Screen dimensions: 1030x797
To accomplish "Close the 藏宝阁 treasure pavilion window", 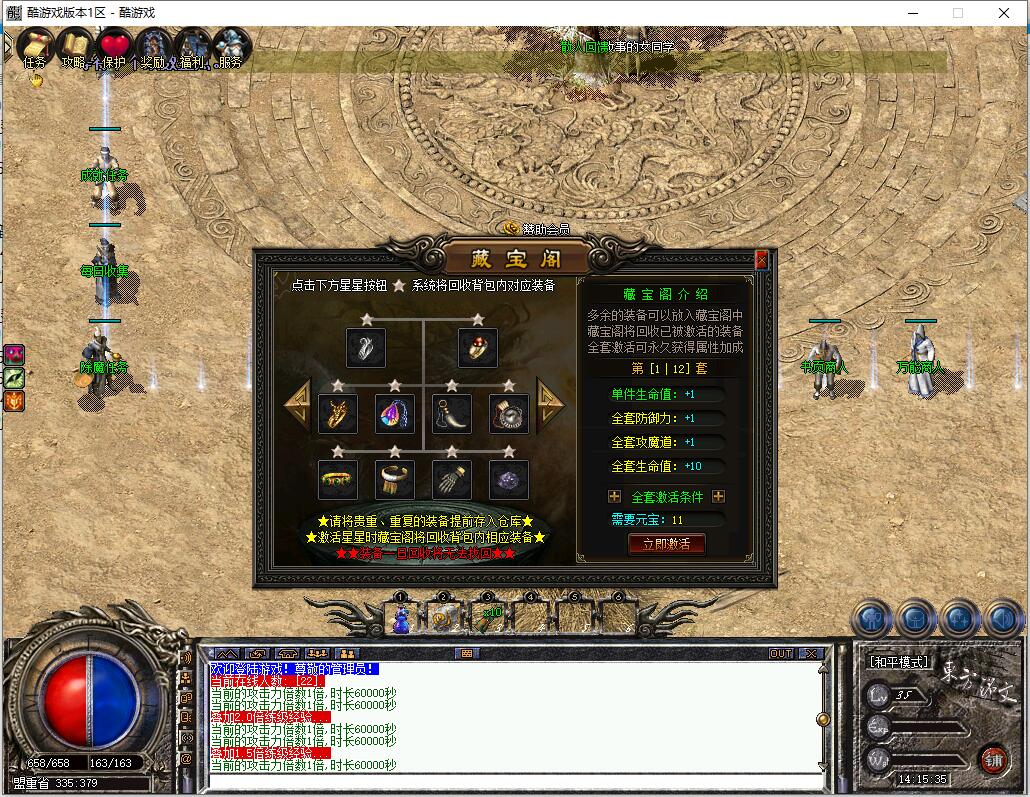I will pos(762,261).
